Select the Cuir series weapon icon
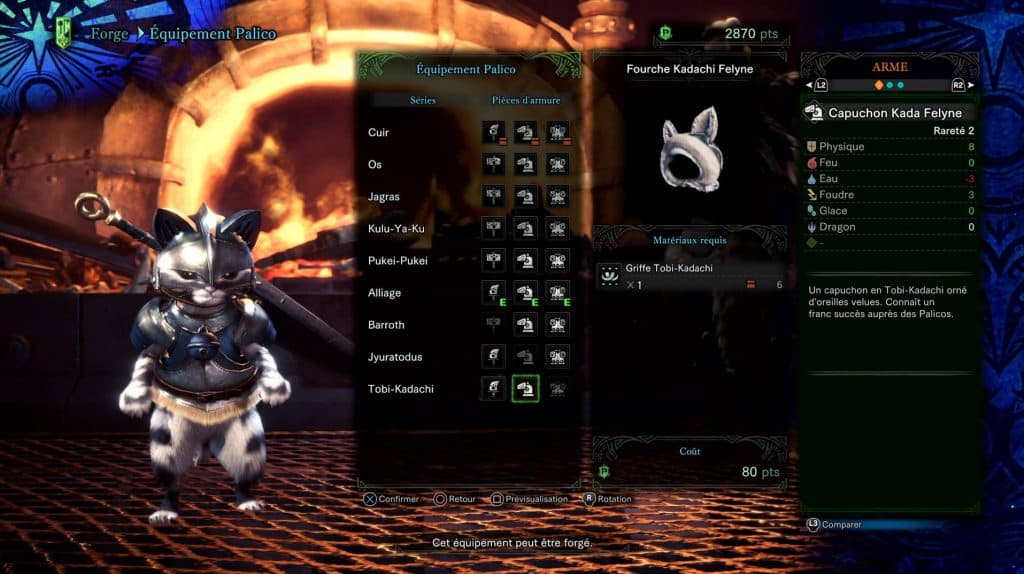 (493, 133)
